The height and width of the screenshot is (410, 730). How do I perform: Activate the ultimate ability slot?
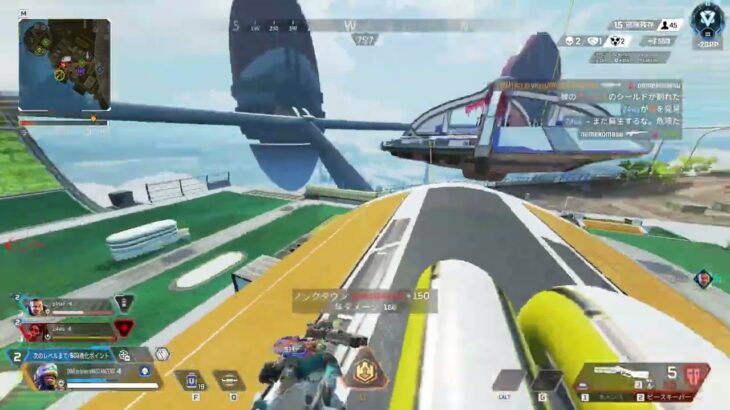pyautogui.click(x=507, y=380)
